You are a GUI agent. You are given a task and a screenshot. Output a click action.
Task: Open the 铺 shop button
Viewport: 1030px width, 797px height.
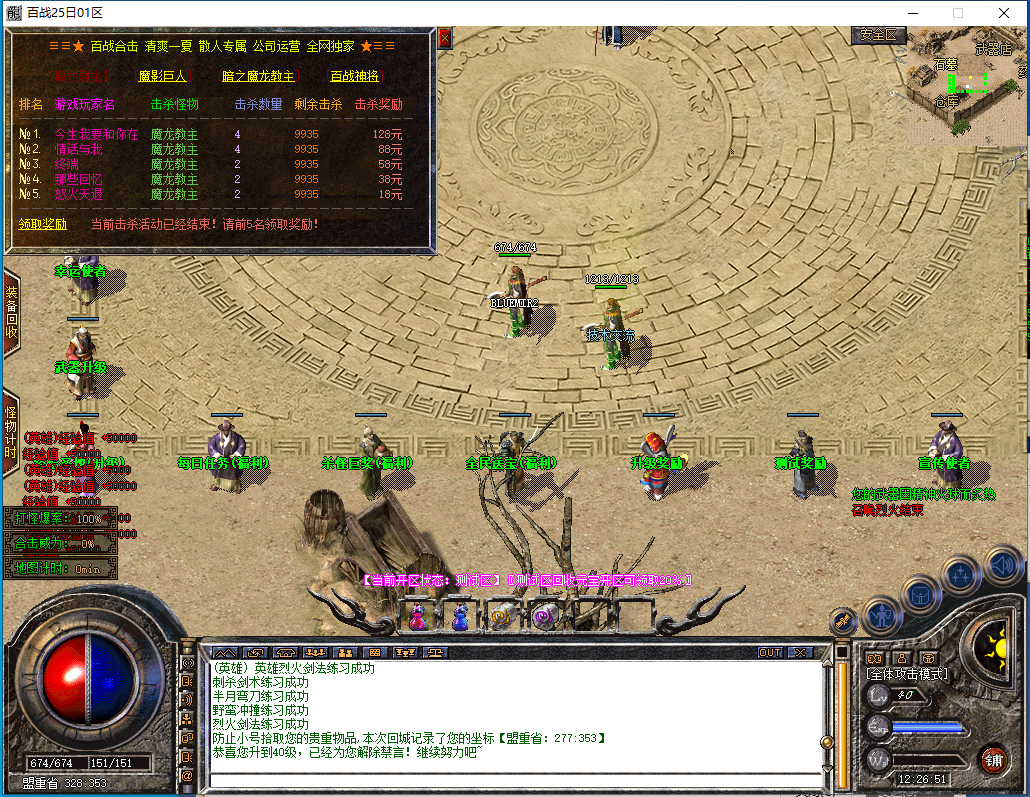[x=992, y=758]
